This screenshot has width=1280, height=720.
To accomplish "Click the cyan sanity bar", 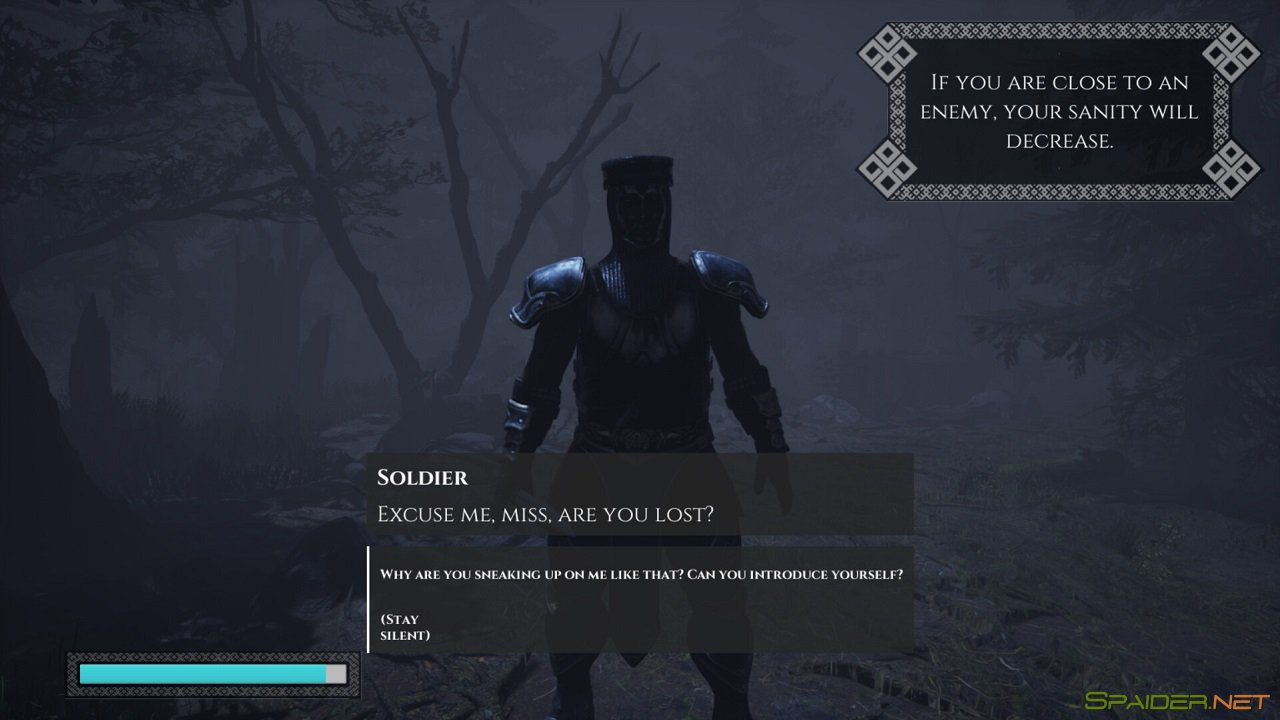I will [x=200, y=673].
